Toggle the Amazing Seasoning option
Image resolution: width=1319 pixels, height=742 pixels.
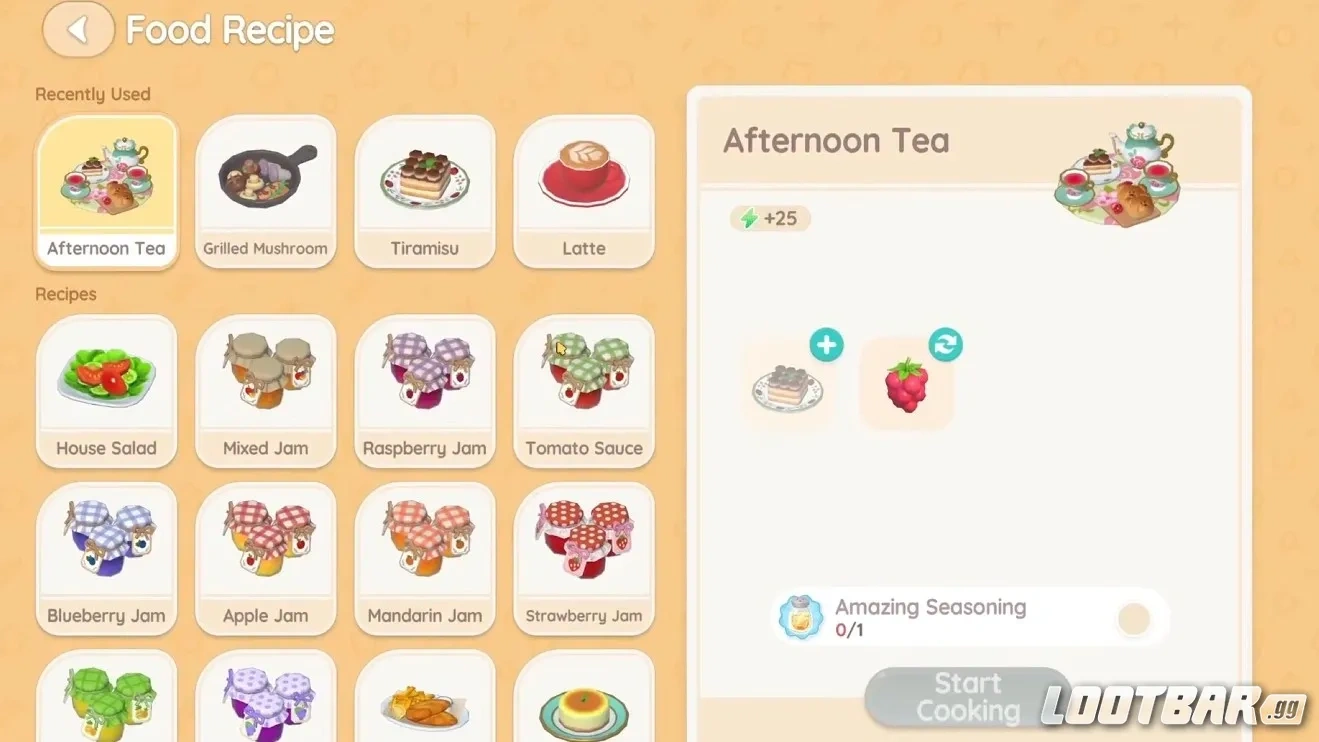[1133, 619]
